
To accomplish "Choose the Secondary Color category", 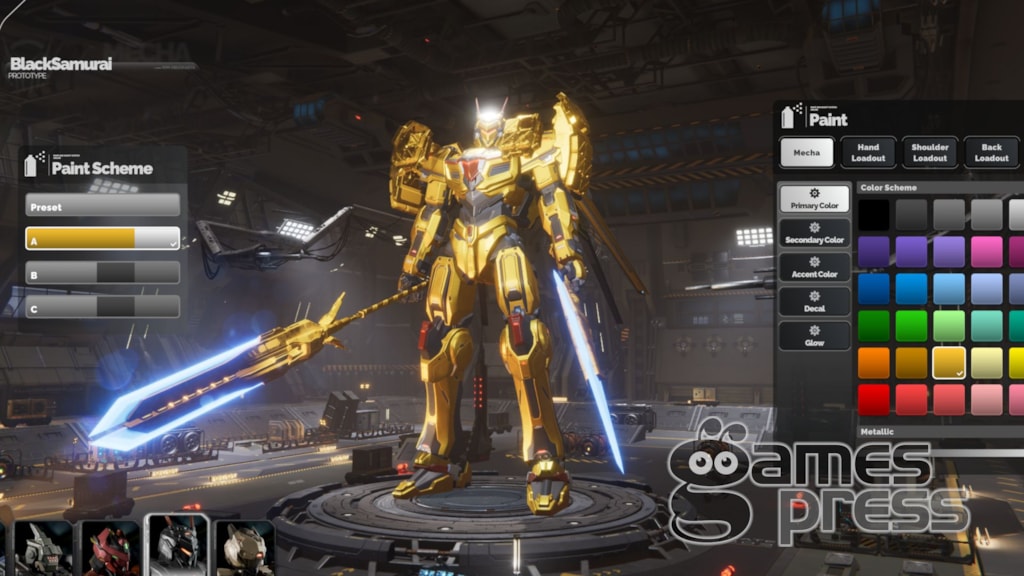I will (x=814, y=233).
